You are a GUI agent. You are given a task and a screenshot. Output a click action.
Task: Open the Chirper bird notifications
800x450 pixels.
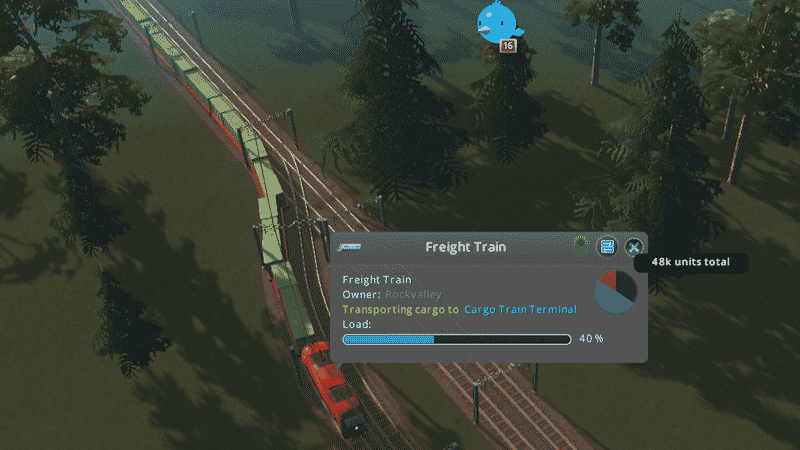[497, 20]
